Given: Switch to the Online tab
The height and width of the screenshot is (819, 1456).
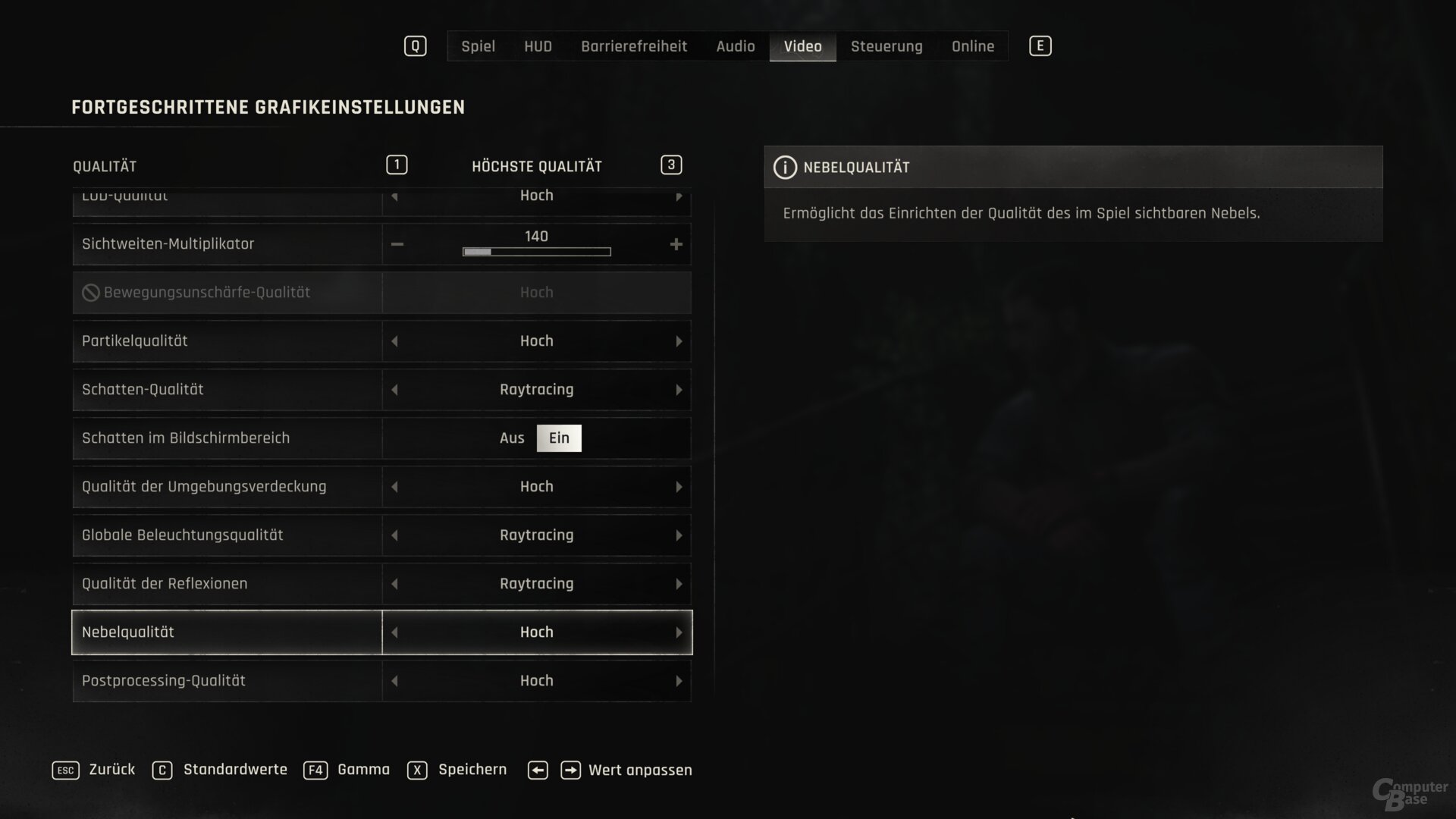Looking at the screenshot, I should 973,46.
